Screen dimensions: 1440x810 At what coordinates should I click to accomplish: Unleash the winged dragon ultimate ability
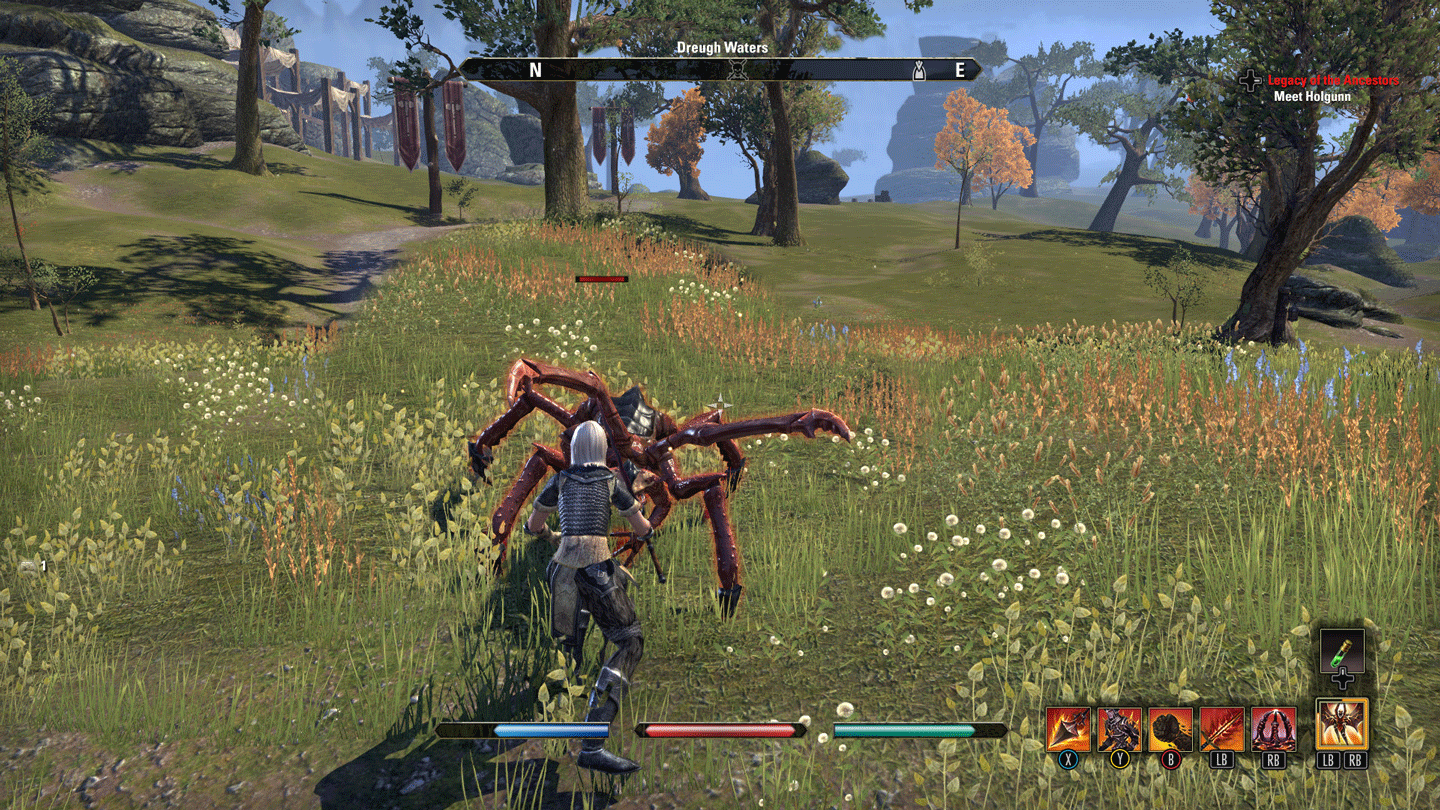pos(1342,723)
